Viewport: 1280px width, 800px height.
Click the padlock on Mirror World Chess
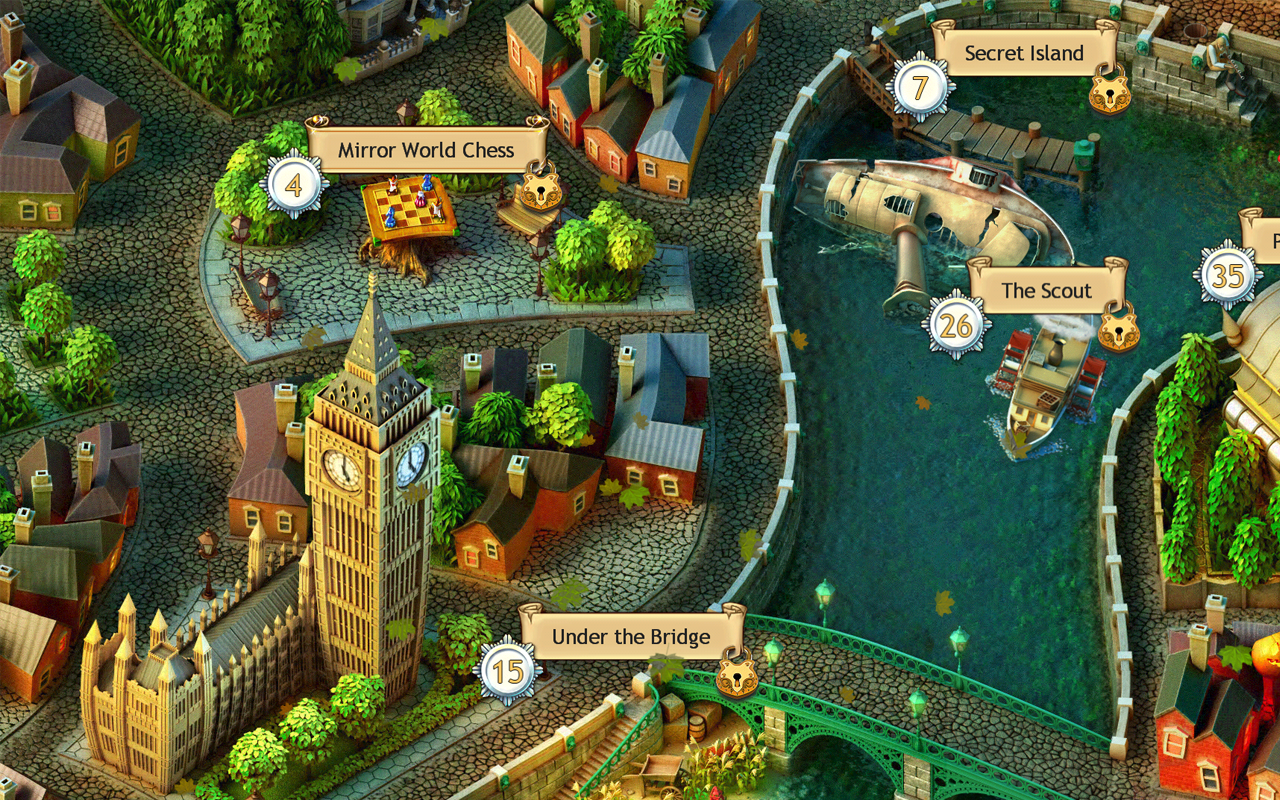point(542,187)
